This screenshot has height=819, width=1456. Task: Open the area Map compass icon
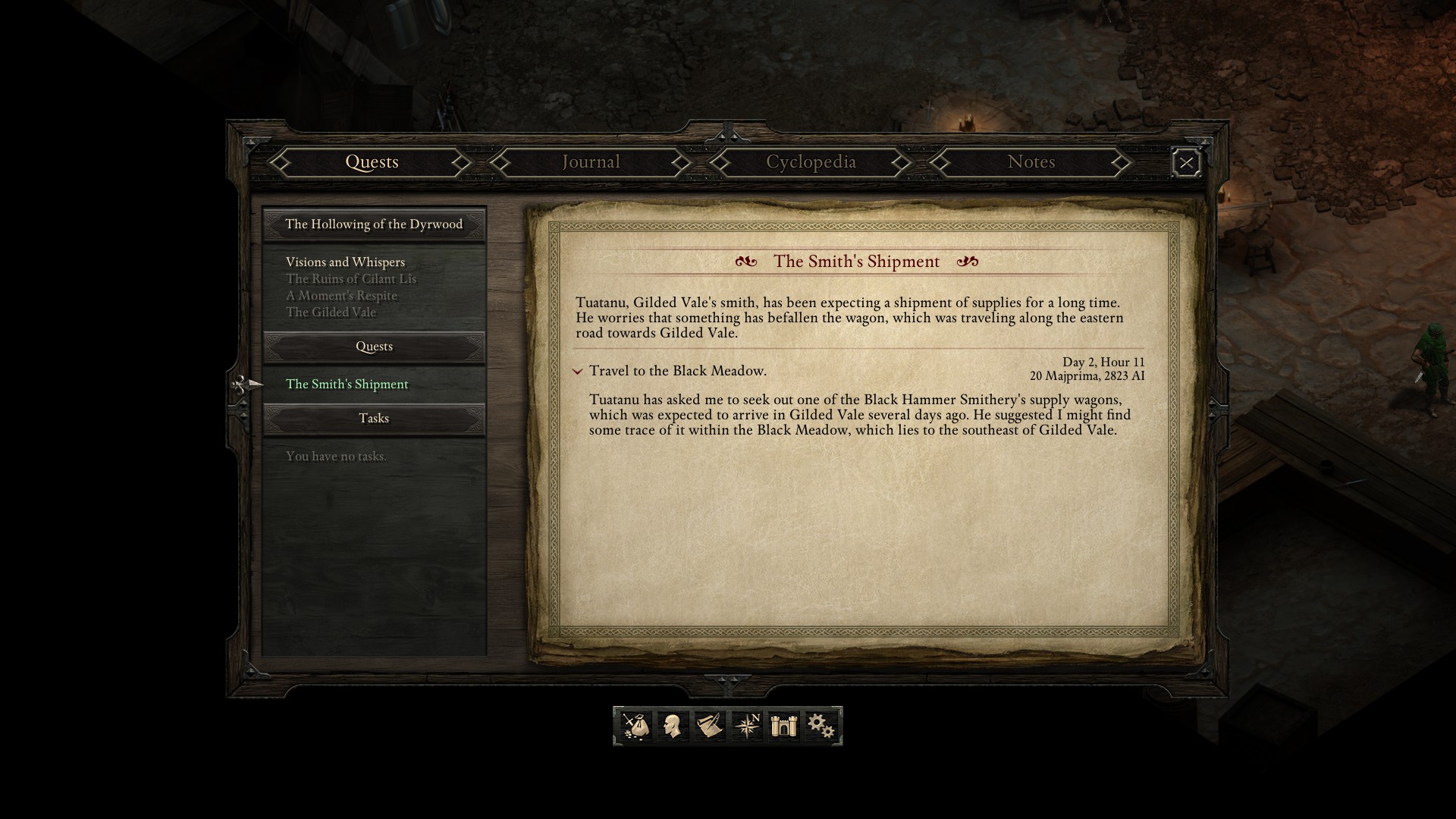click(x=747, y=726)
